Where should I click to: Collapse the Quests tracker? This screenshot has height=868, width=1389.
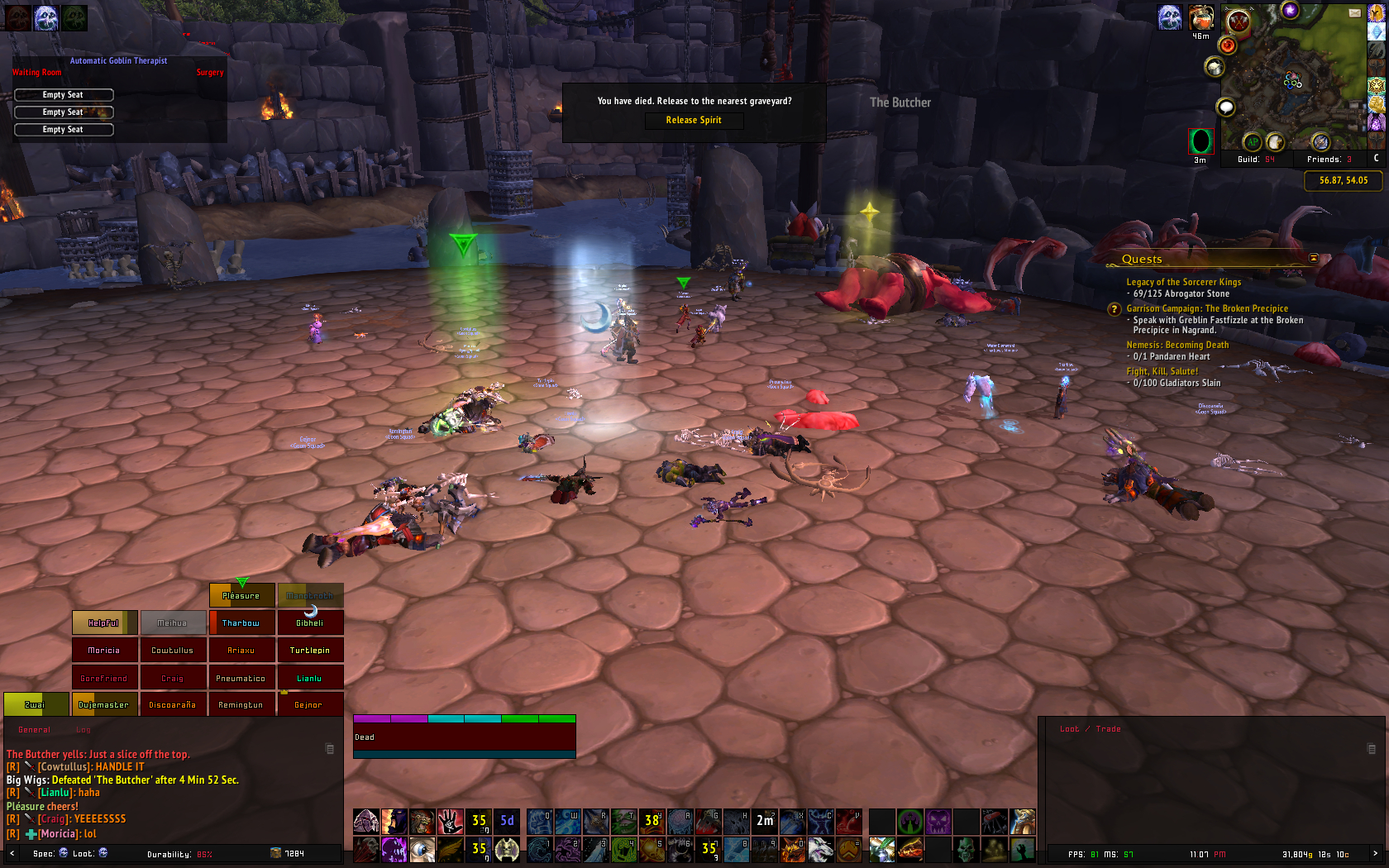click(1314, 259)
